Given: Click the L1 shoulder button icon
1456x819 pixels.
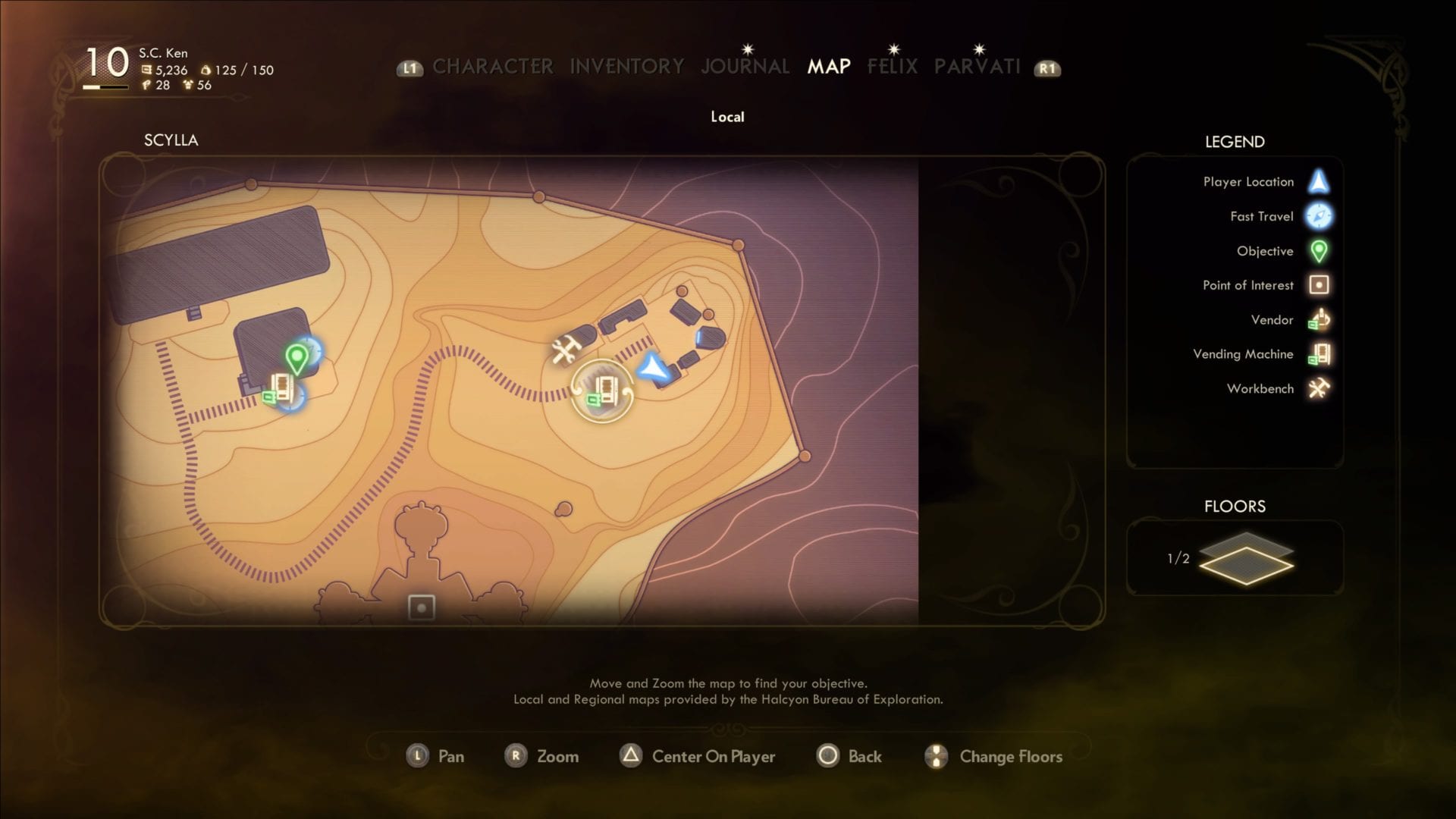Looking at the screenshot, I should (x=409, y=68).
